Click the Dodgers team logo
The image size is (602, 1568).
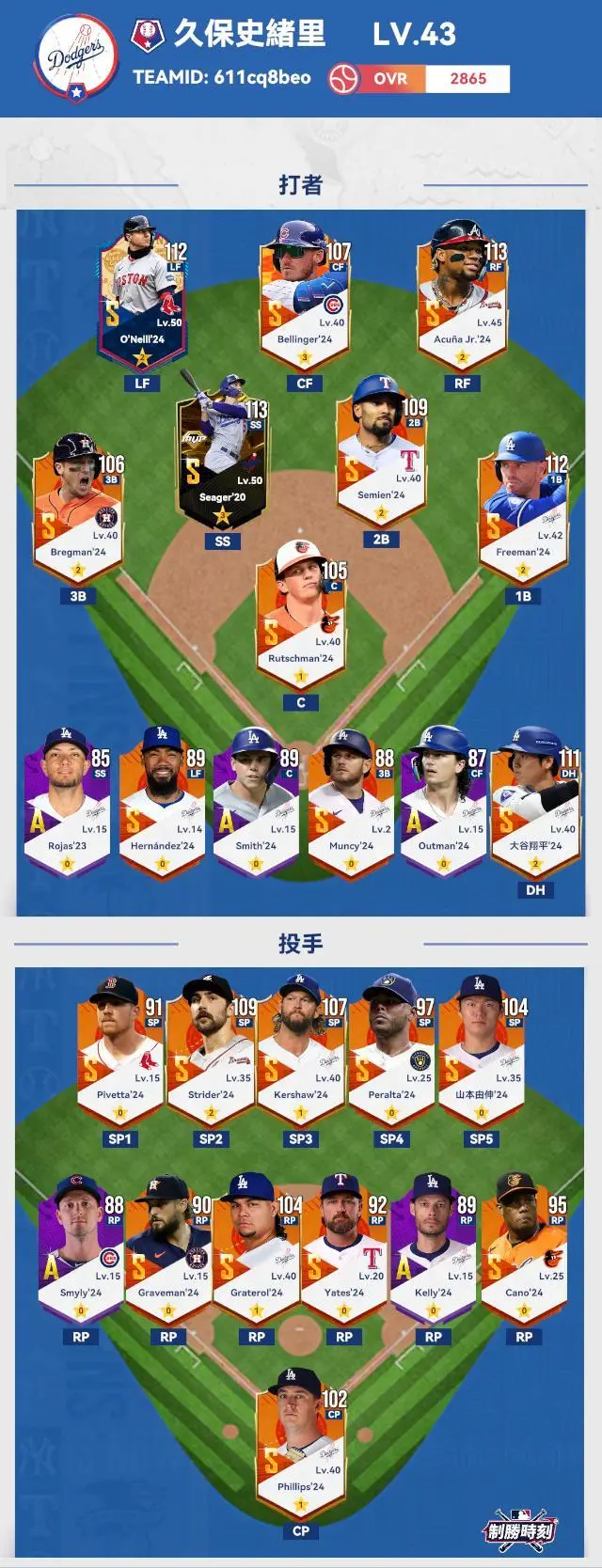(76, 58)
